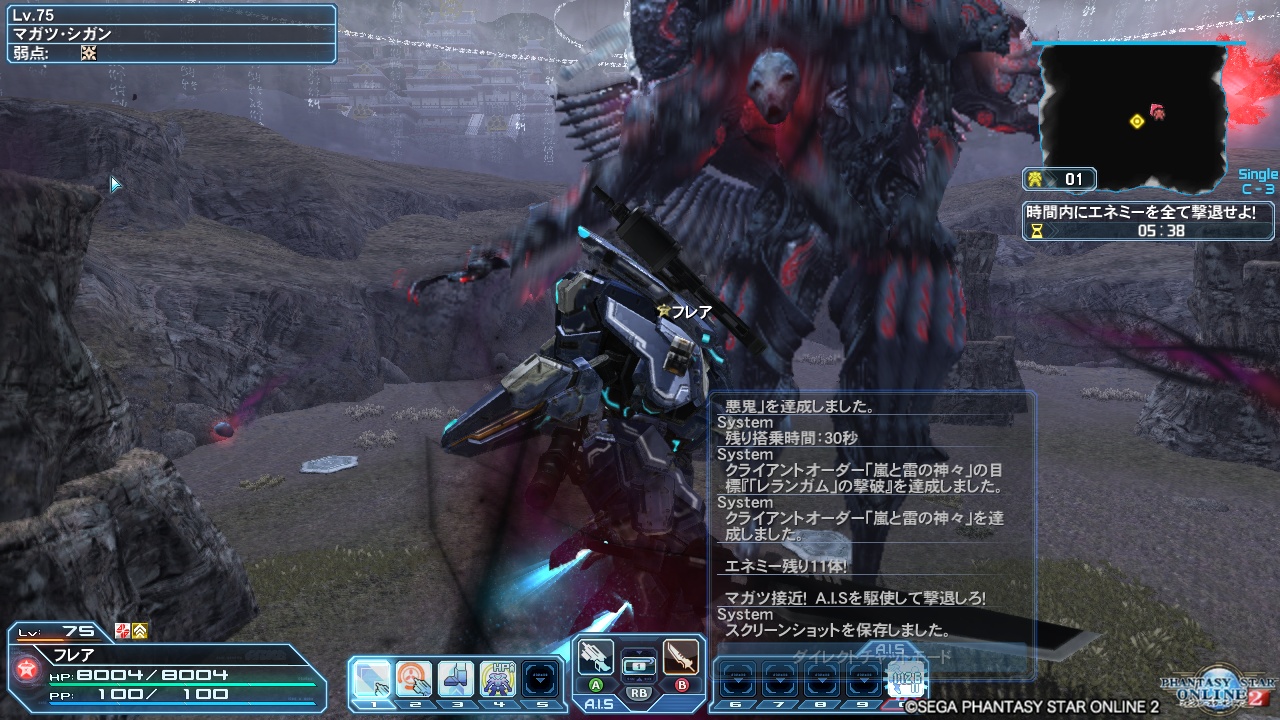Image resolution: width=1280 pixels, height=720 pixels.
Task: Click the Magatsu weakness element icon
Action: click(x=89, y=51)
